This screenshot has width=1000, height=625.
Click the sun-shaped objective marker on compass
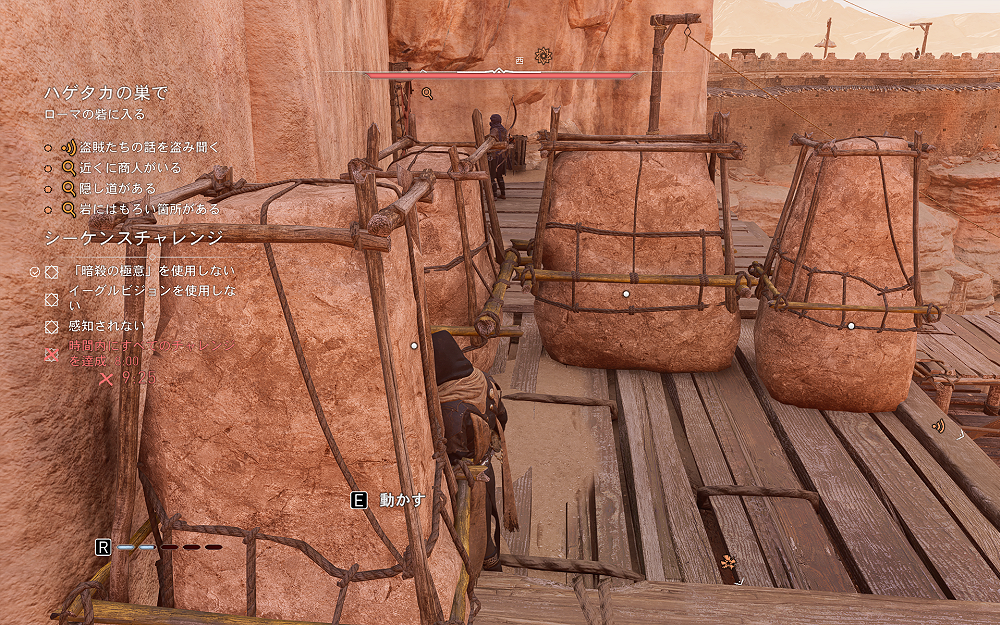click(x=543, y=56)
